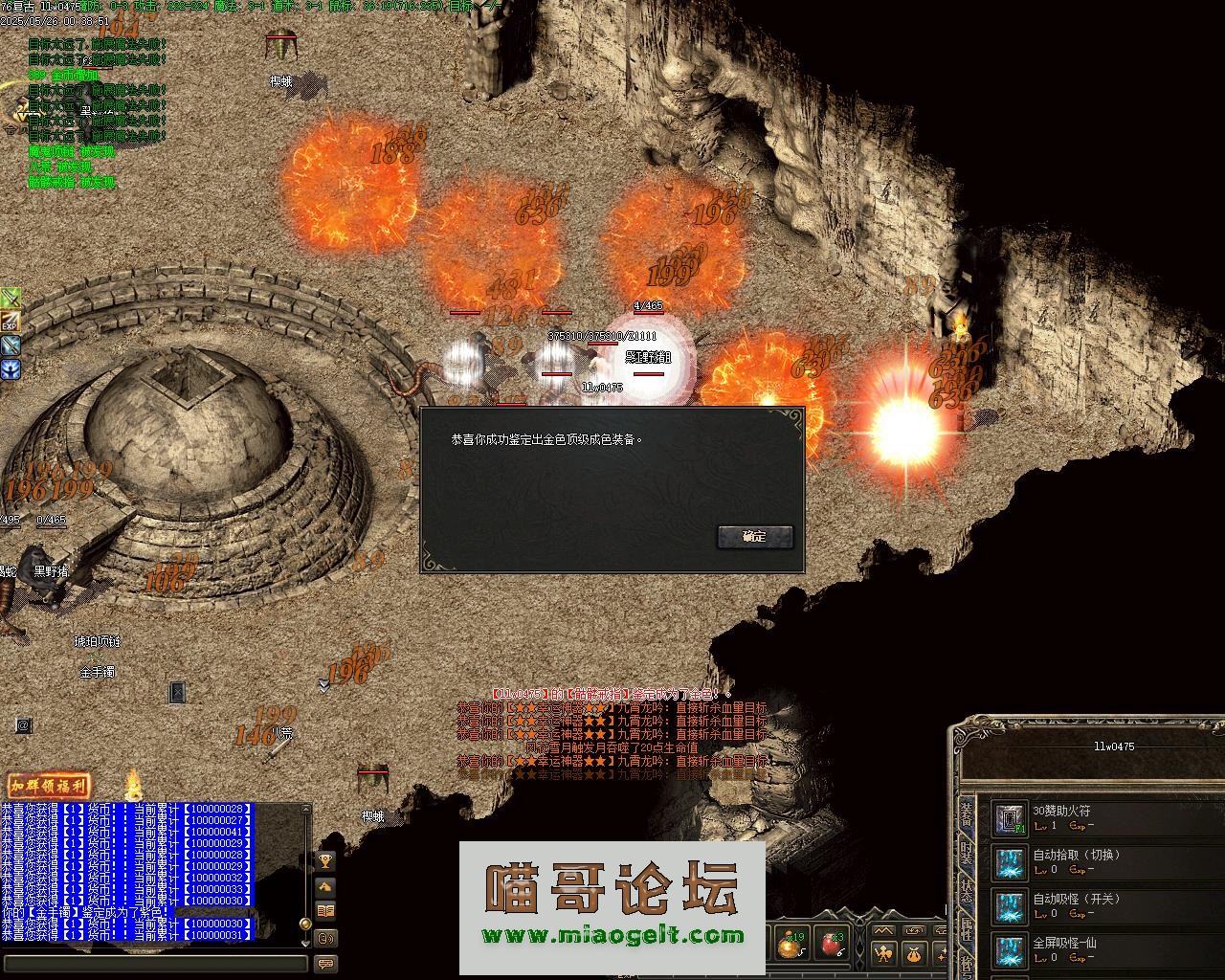Click the open book icon beside chat

[x=325, y=910]
